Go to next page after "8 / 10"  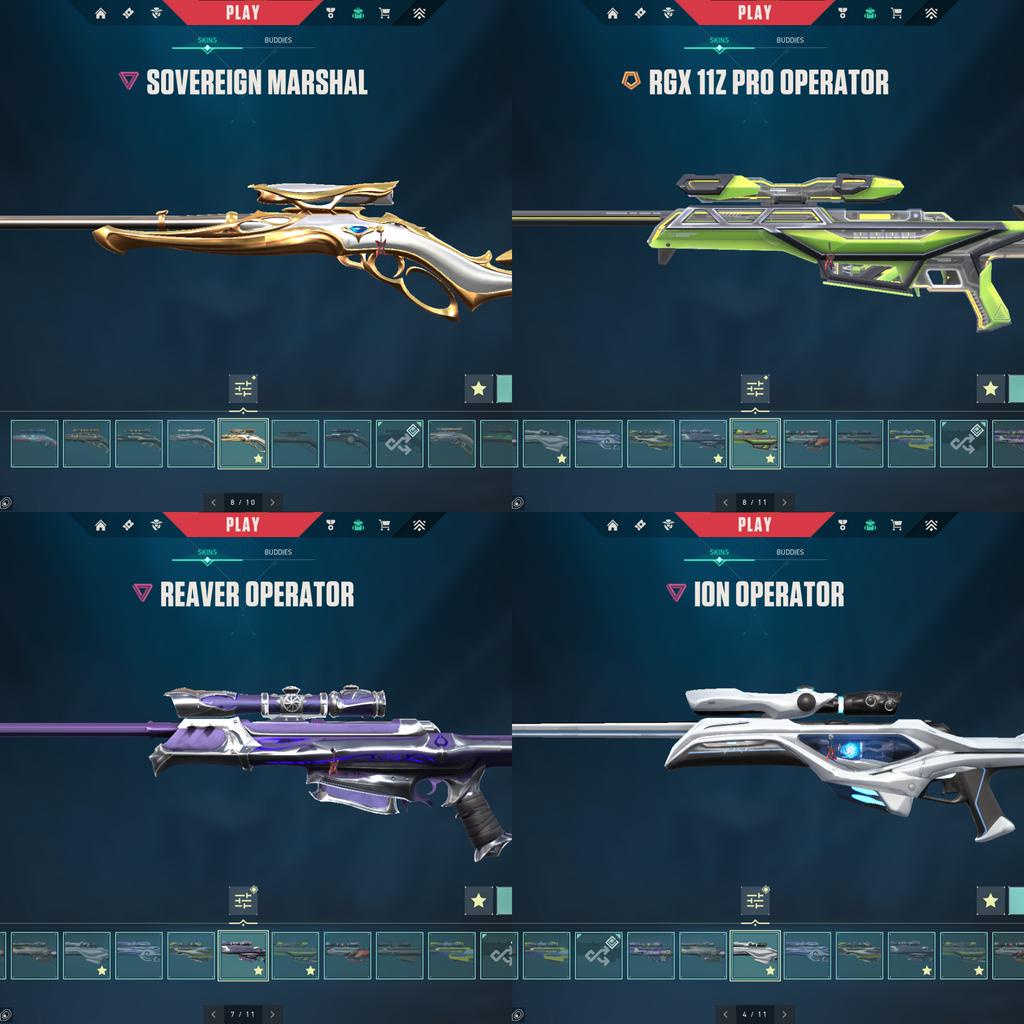pos(273,502)
